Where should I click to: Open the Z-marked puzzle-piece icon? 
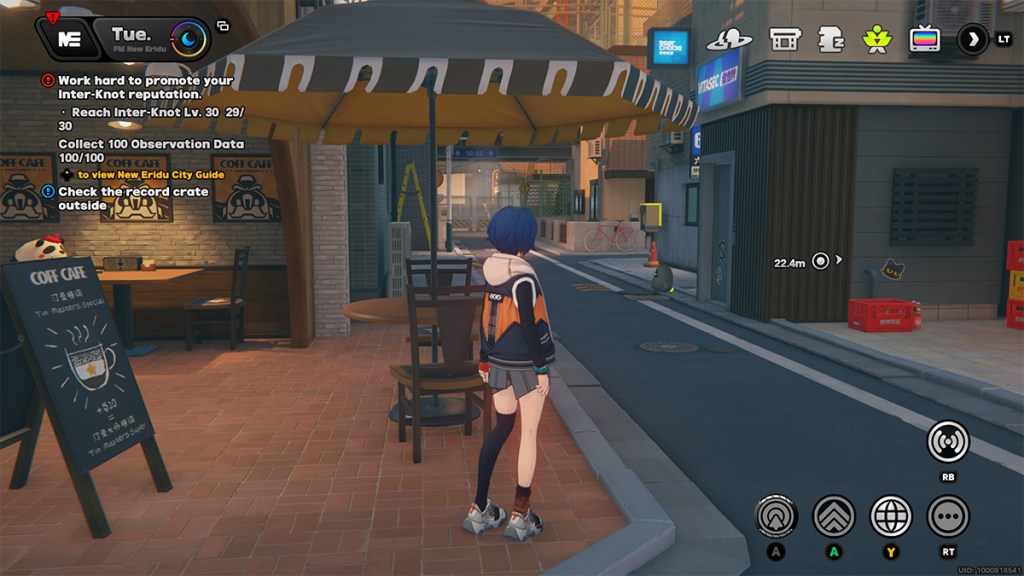click(x=830, y=40)
